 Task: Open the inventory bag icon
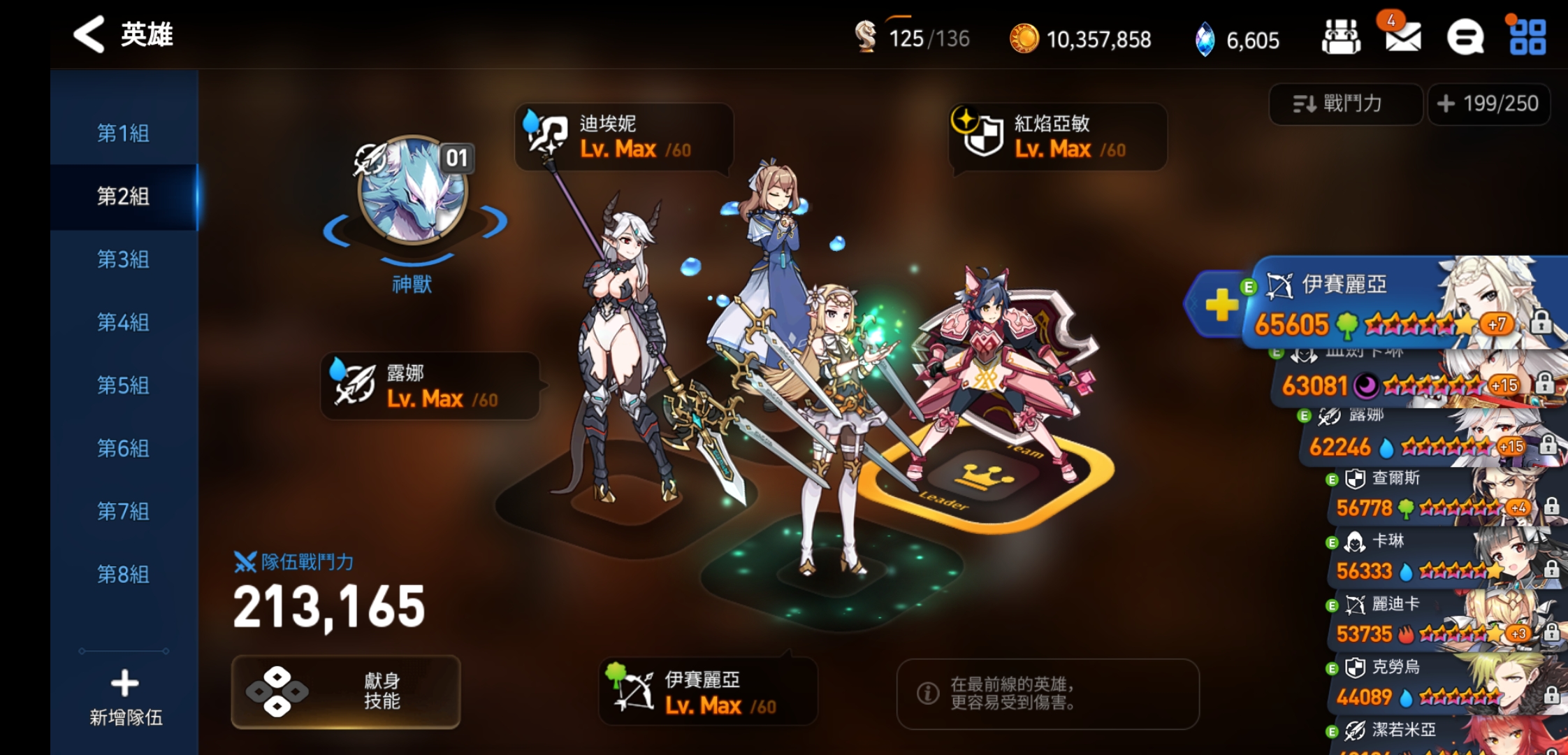1343,38
